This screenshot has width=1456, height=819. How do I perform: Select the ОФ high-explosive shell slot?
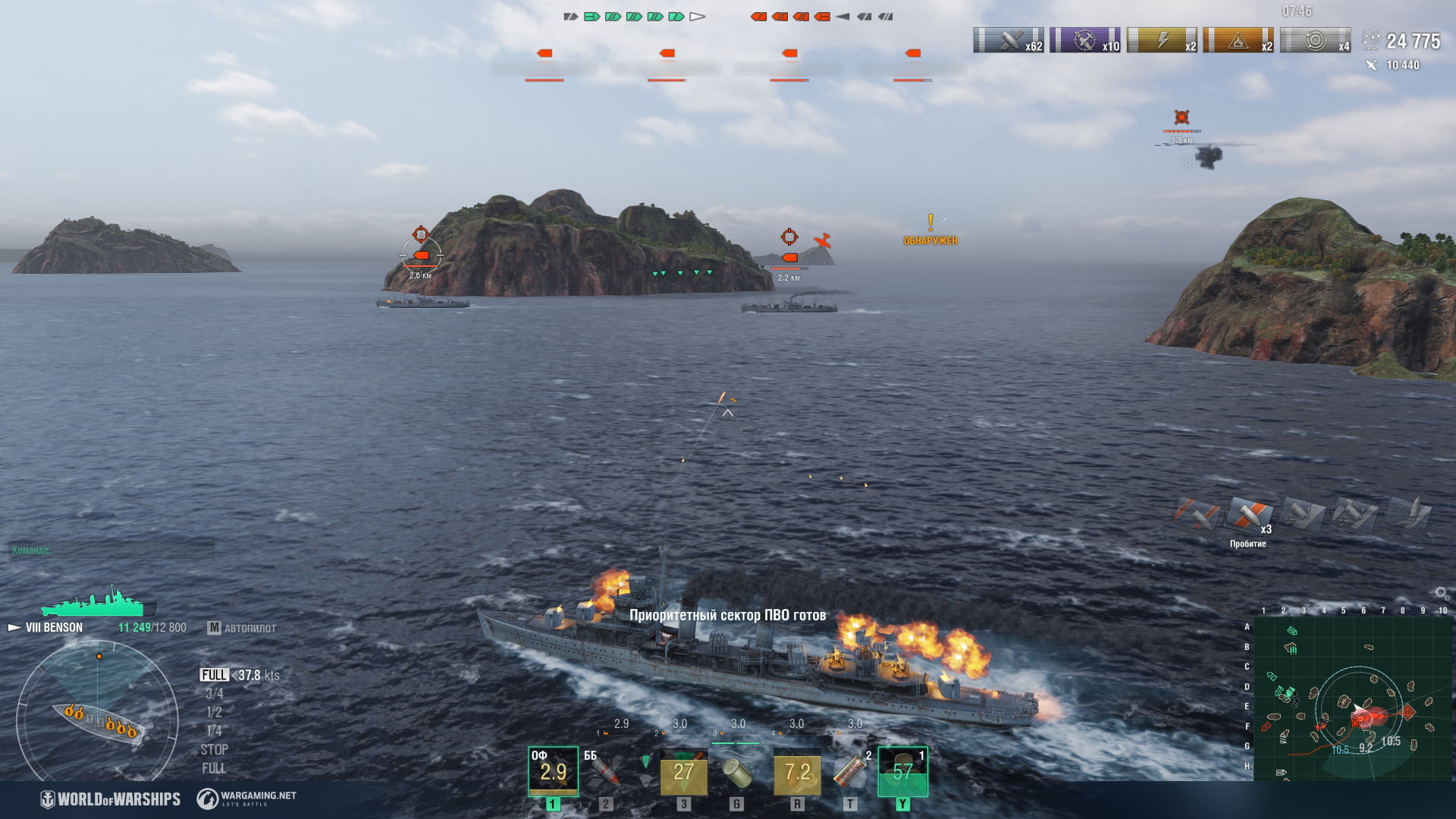coord(553,771)
